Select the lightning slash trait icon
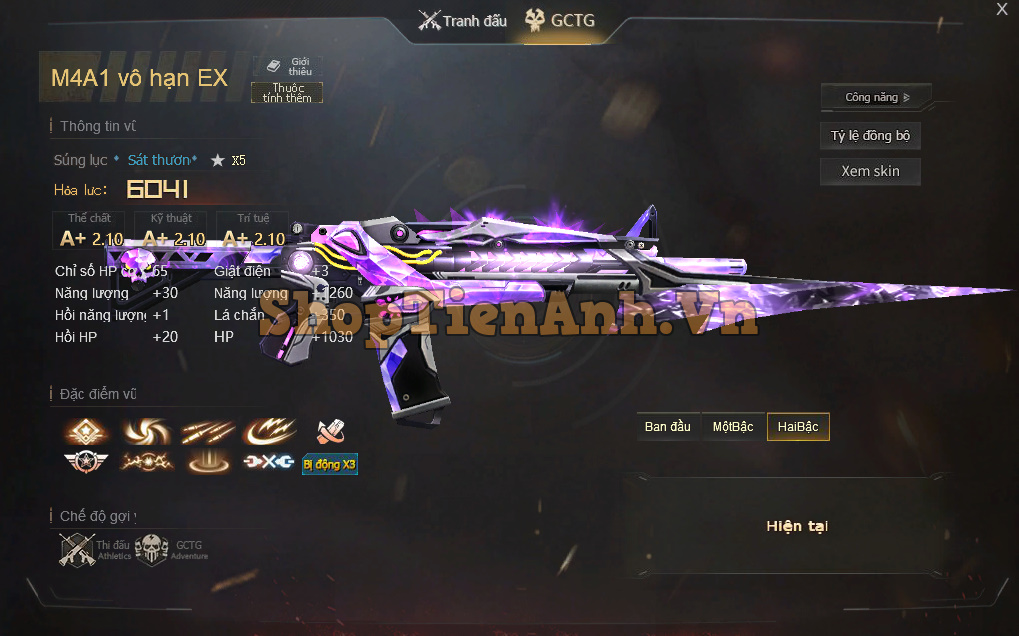 [269, 432]
